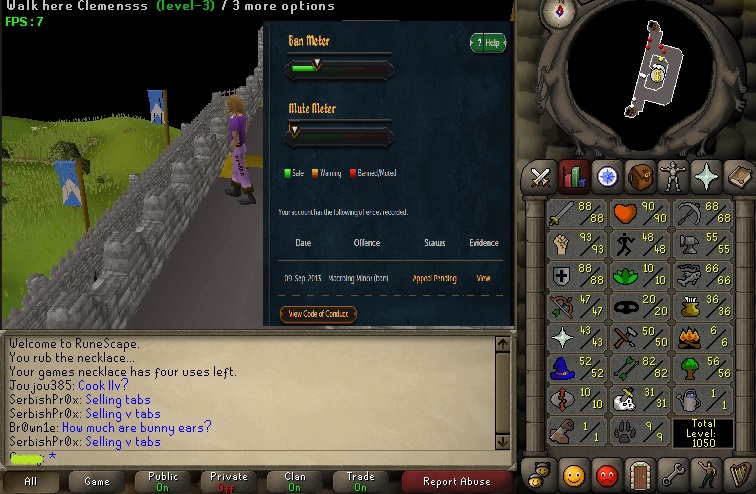Screen dimensions: 756x494
Task: Open the Help button on the offence panel
Action: click(487, 43)
